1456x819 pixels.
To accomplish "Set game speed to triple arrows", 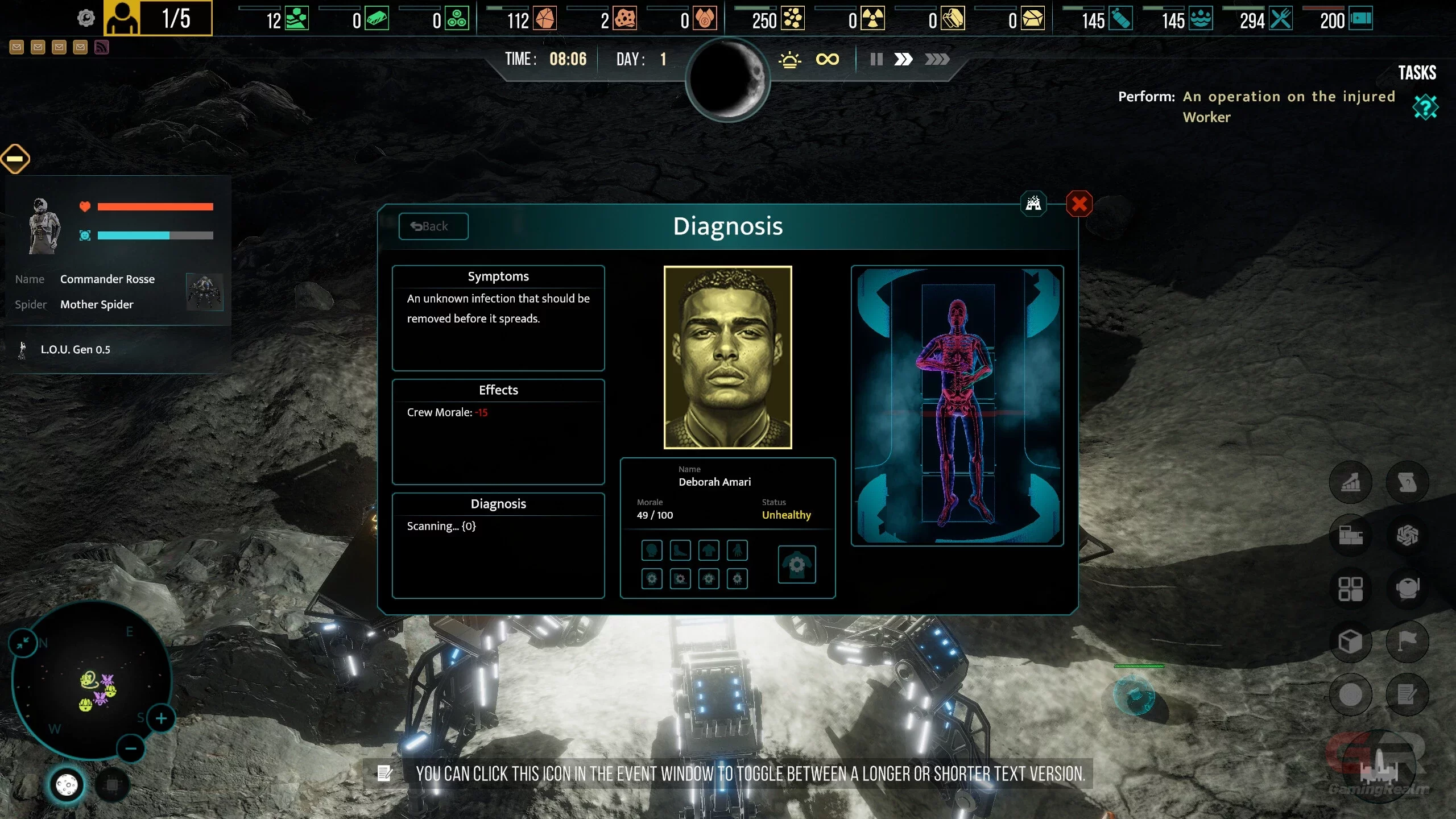I will [937, 59].
